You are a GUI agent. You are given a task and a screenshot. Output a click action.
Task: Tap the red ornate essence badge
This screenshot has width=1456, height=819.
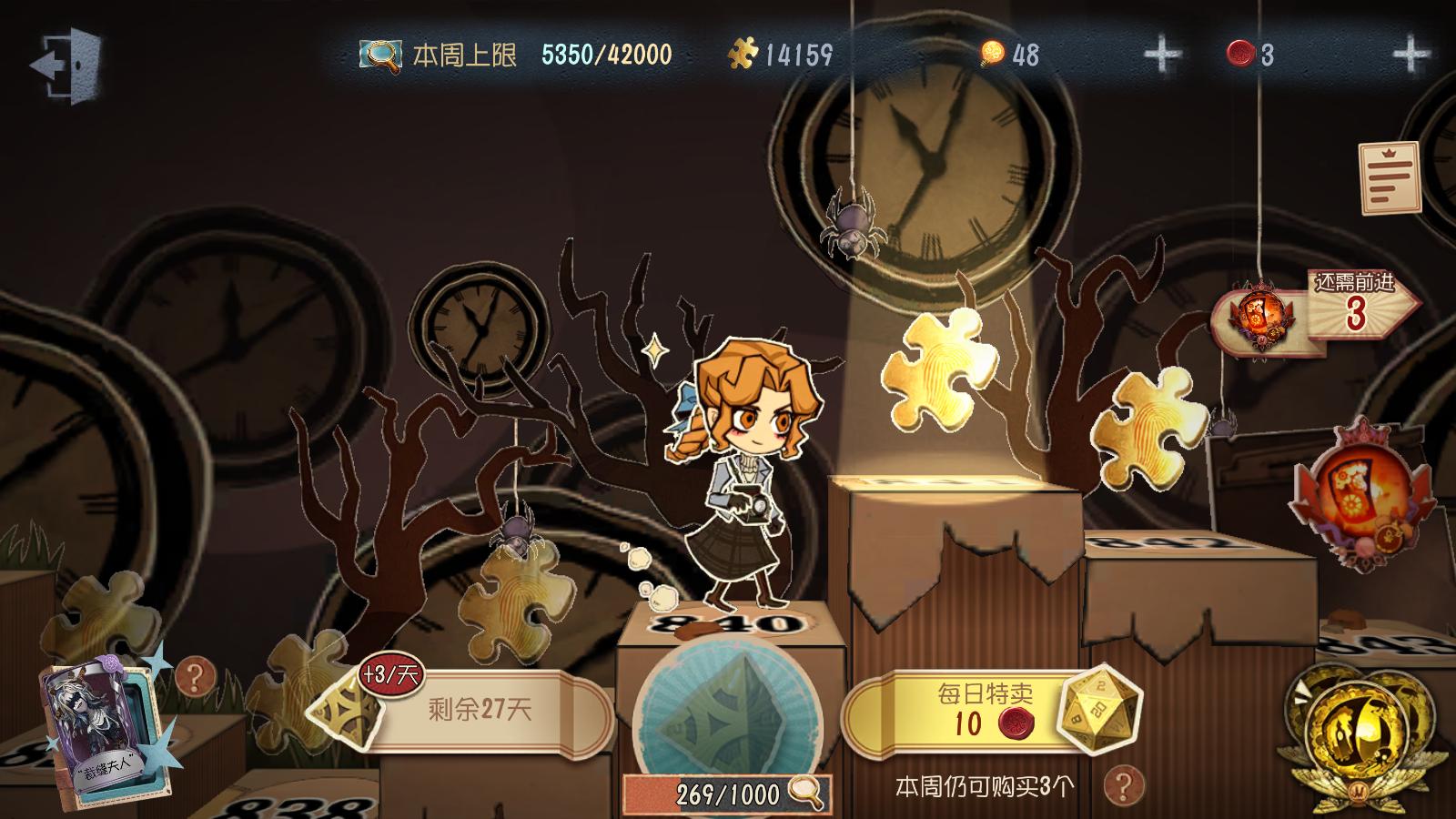click(x=1363, y=496)
